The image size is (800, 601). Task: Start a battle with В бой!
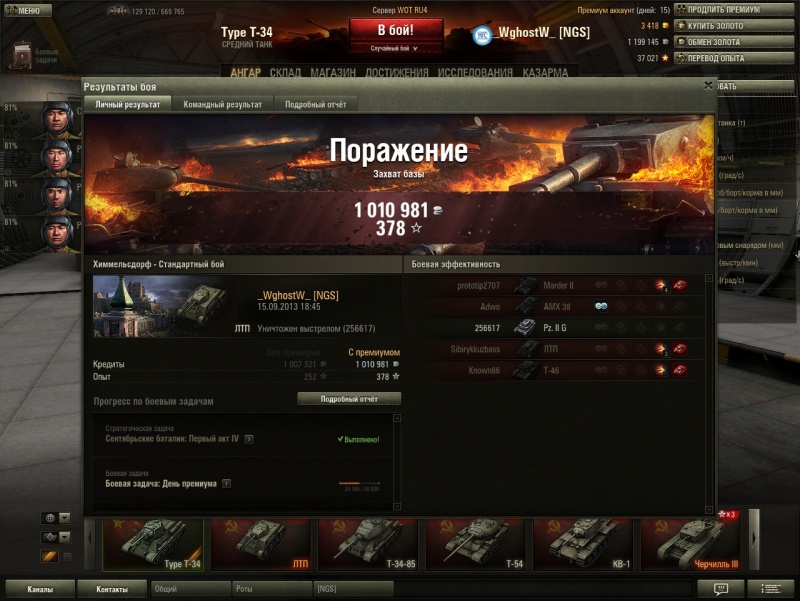[395, 30]
